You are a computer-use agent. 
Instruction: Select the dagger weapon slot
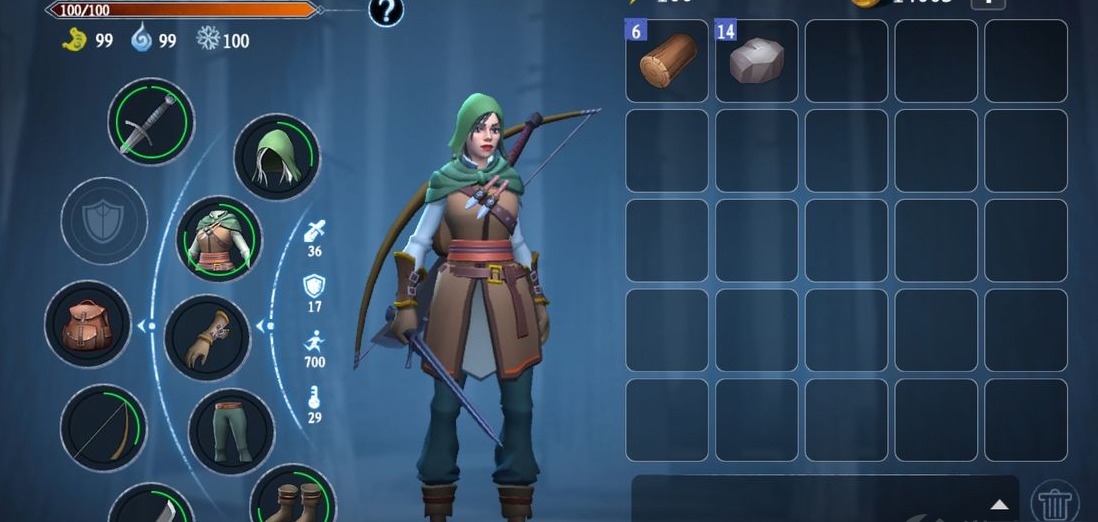(x=151, y=122)
